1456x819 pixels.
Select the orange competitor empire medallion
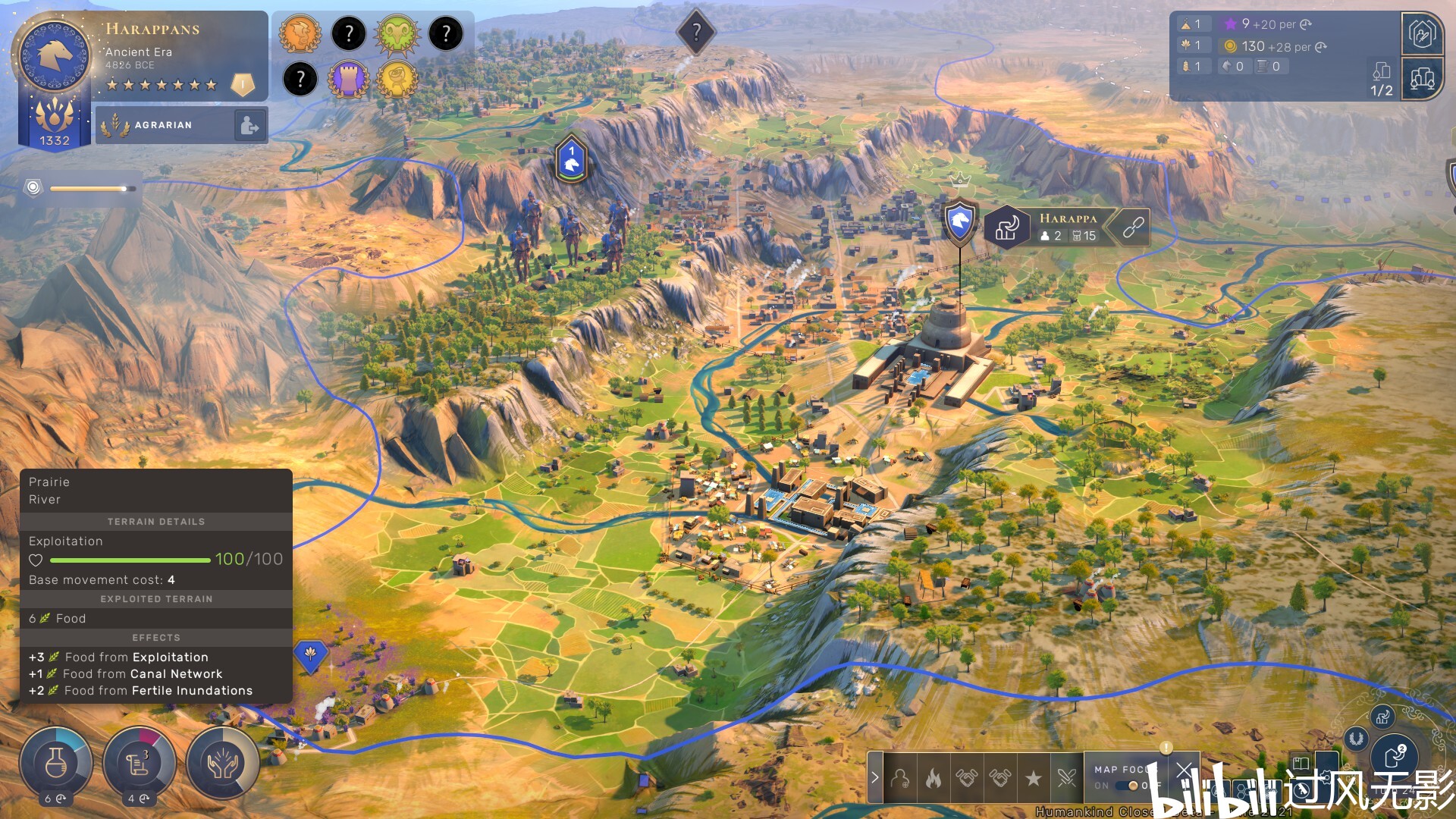(300, 33)
